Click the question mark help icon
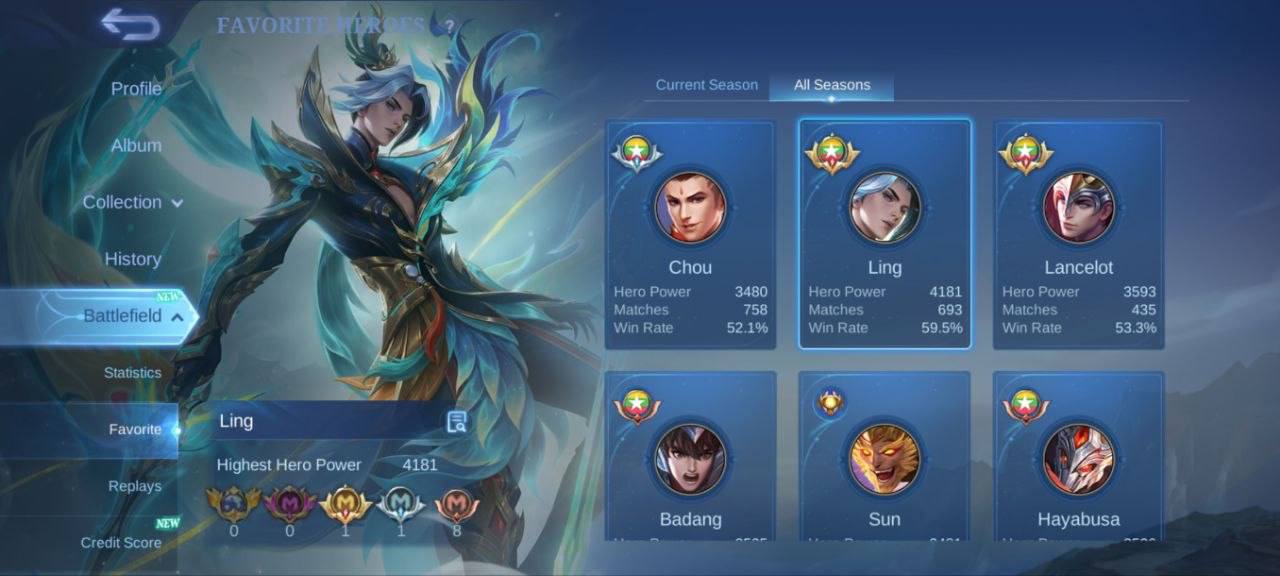Image resolution: width=1280 pixels, height=576 pixels. pos(449,26)
